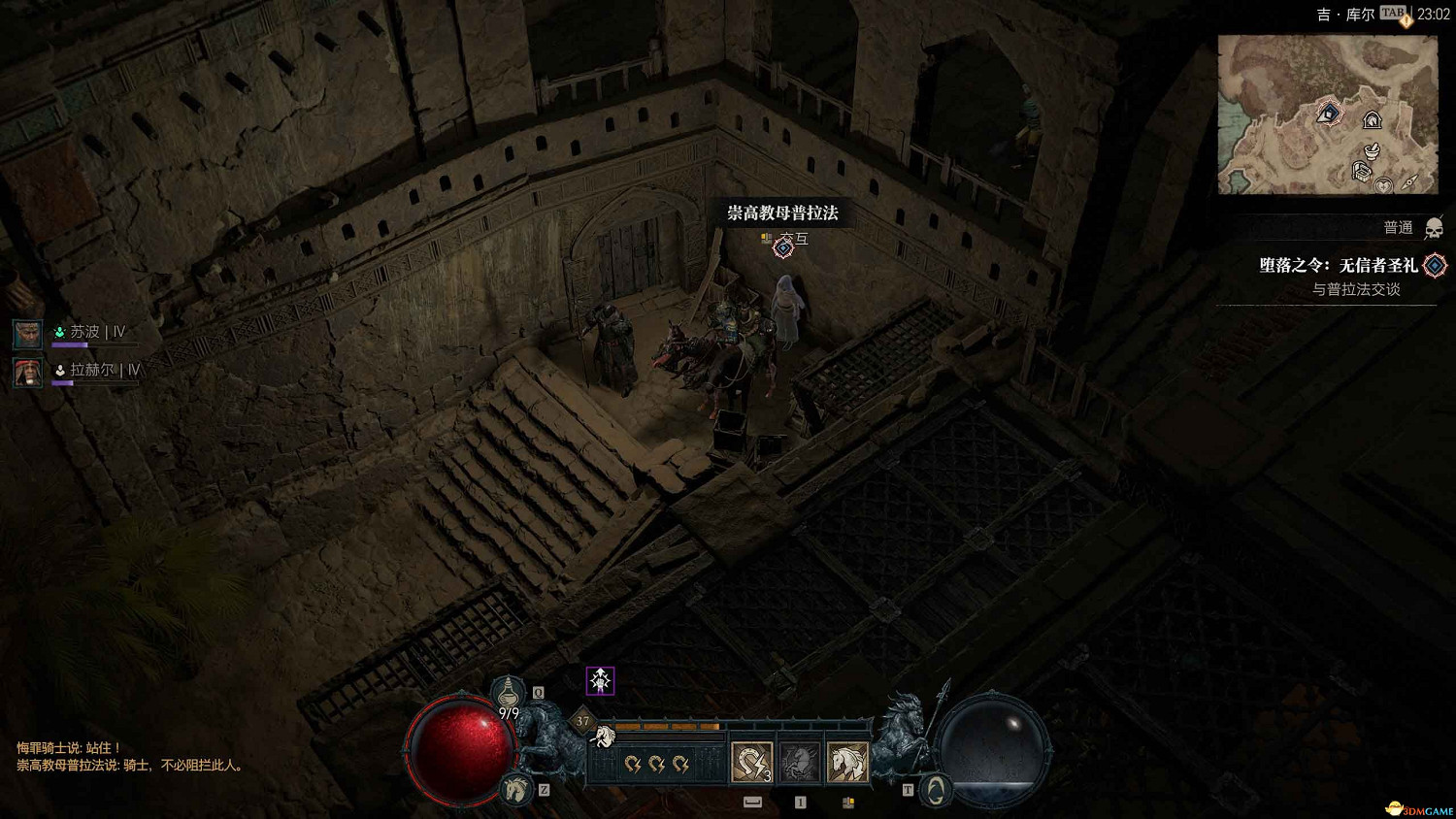Click the purple-bordered buff icon
The width and height of the screenshot is (1456, 819).
tap(601, 680)
